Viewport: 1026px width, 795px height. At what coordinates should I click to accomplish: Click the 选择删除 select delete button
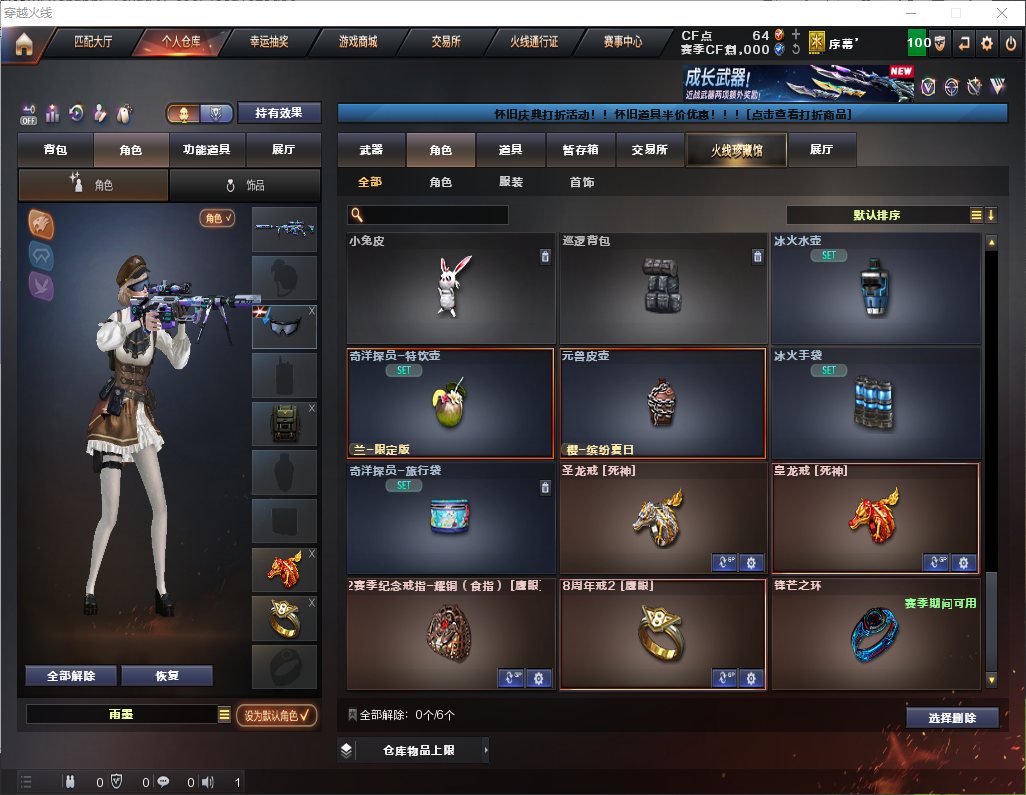point(952,718)
